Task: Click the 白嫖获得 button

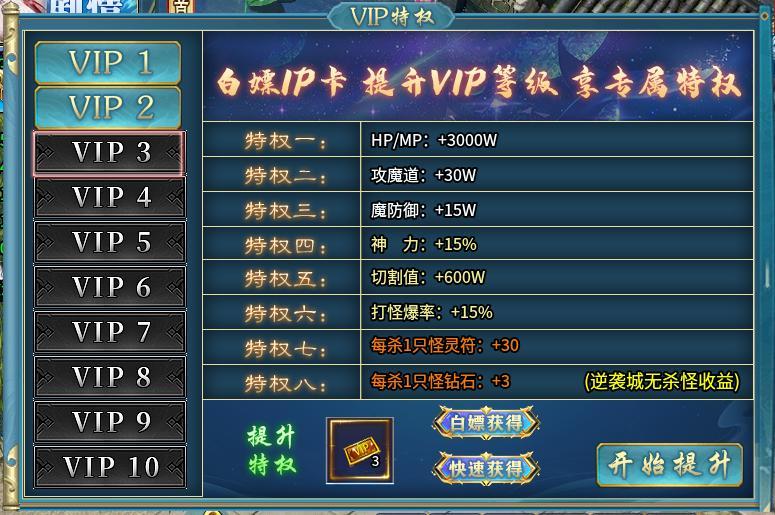Action: [486, 423]
